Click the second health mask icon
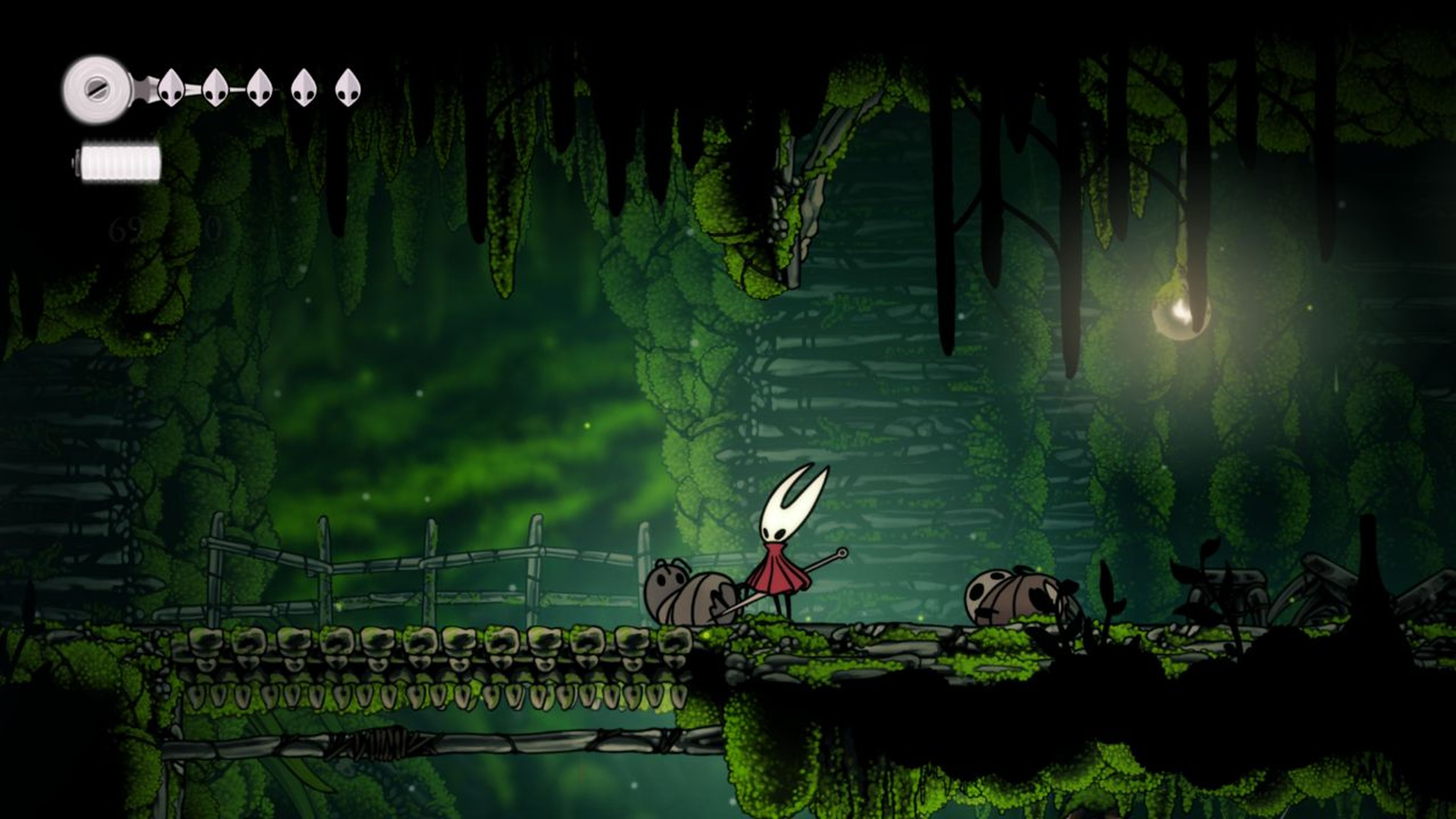This screenshot has width=1456, height=819. 215,88
